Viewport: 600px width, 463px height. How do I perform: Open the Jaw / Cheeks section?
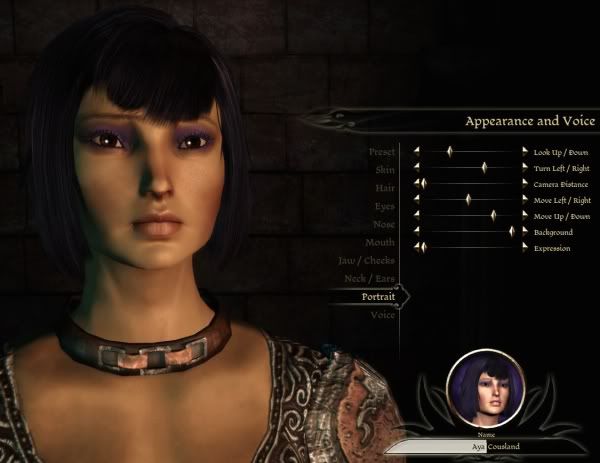coord(366,260)
